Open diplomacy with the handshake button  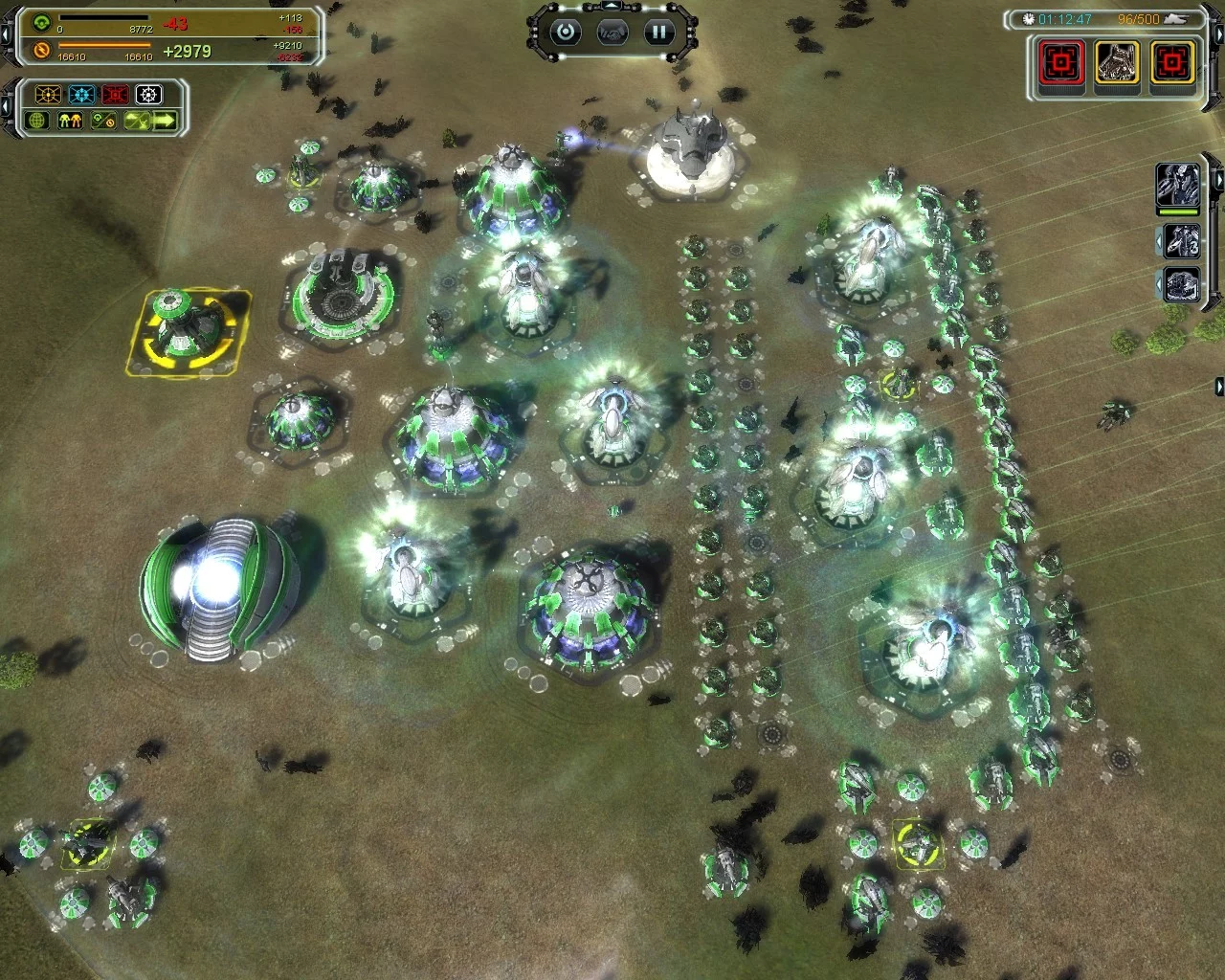point(612,33)
